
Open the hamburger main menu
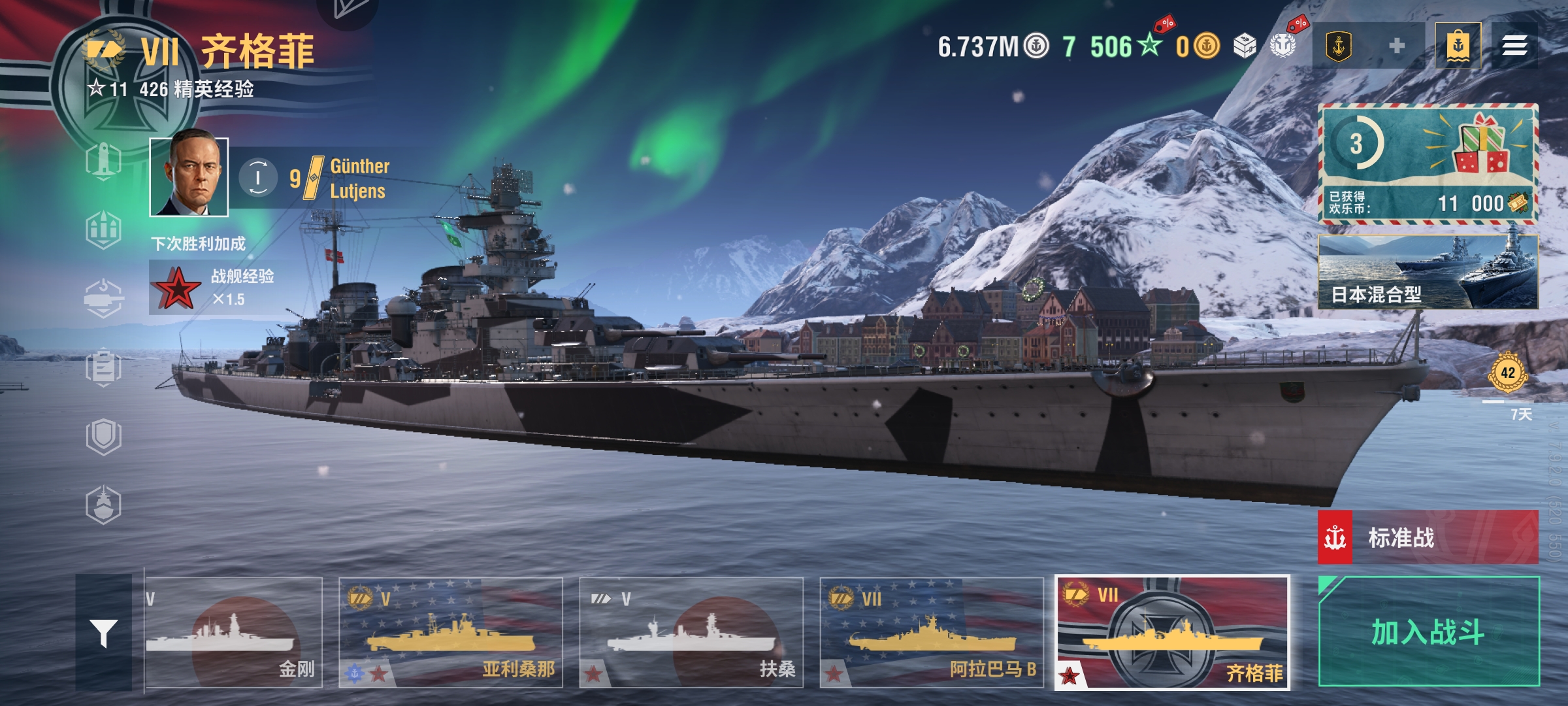pyautogui.click(x=1514, y=46)
